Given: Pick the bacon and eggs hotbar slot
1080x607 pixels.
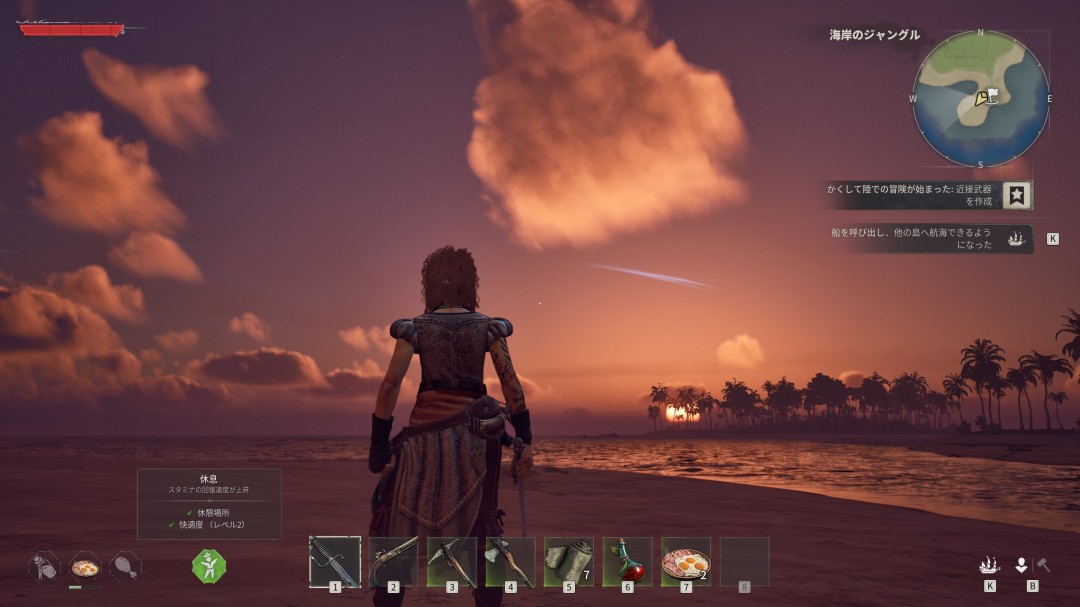Looking at the screenshot, I should (686, 561).
